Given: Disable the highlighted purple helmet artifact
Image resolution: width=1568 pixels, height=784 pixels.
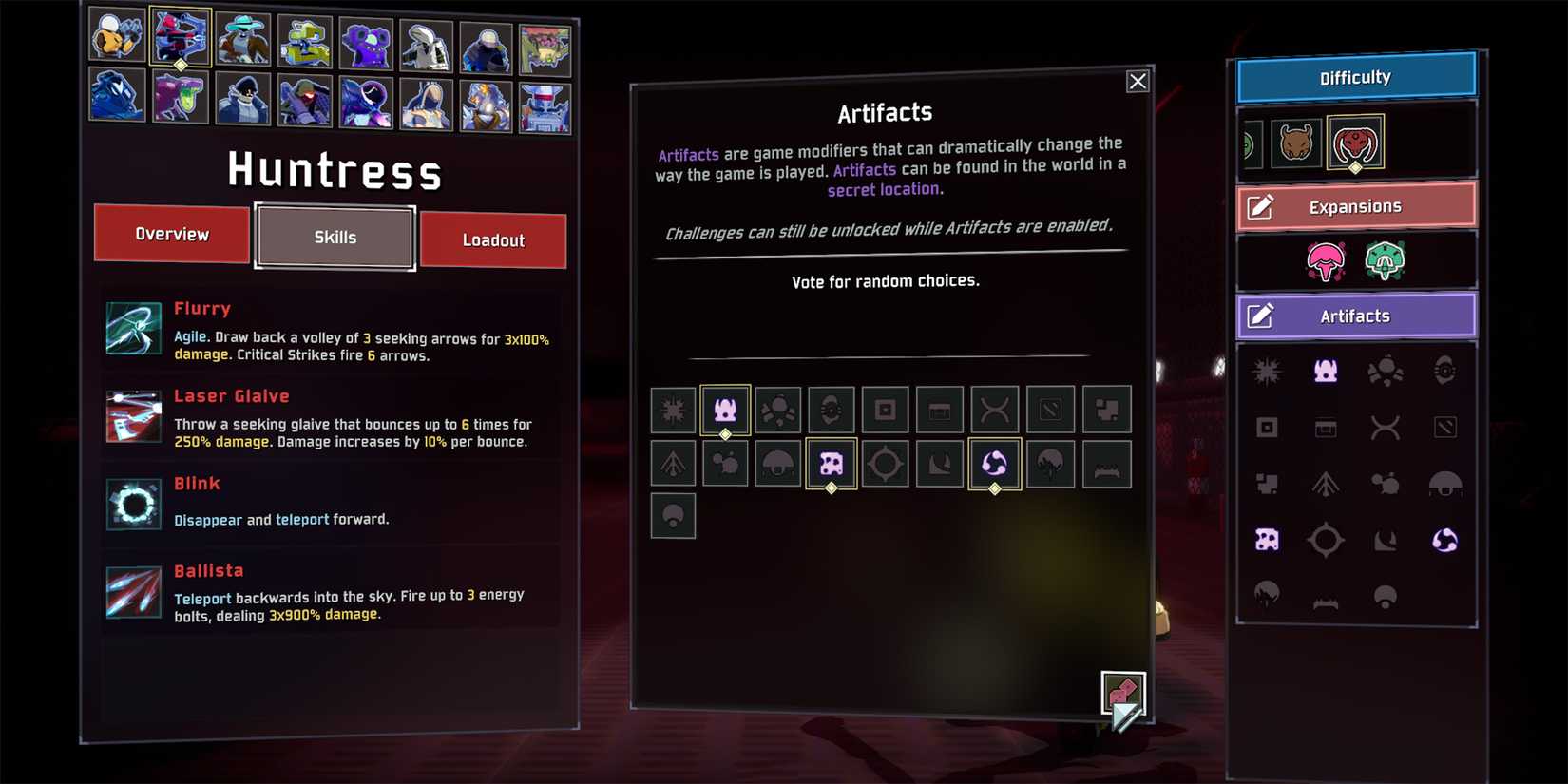Looking at the screenshot, I should pos(725,409).
